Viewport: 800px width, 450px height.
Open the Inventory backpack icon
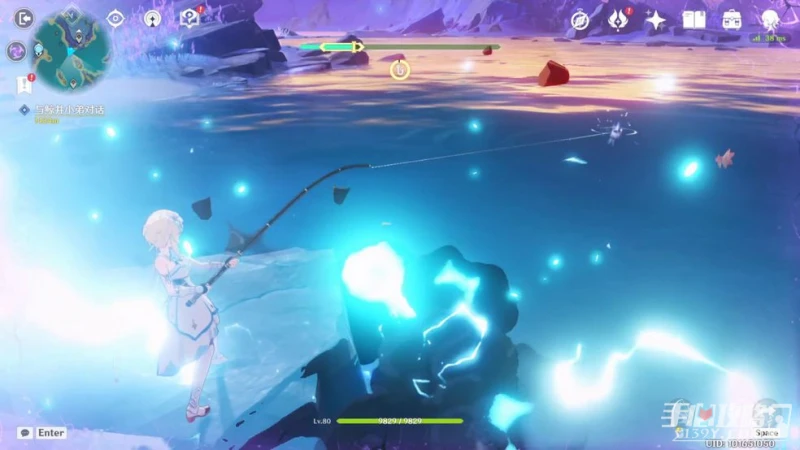pyautogui.click(x=732, y=20)
